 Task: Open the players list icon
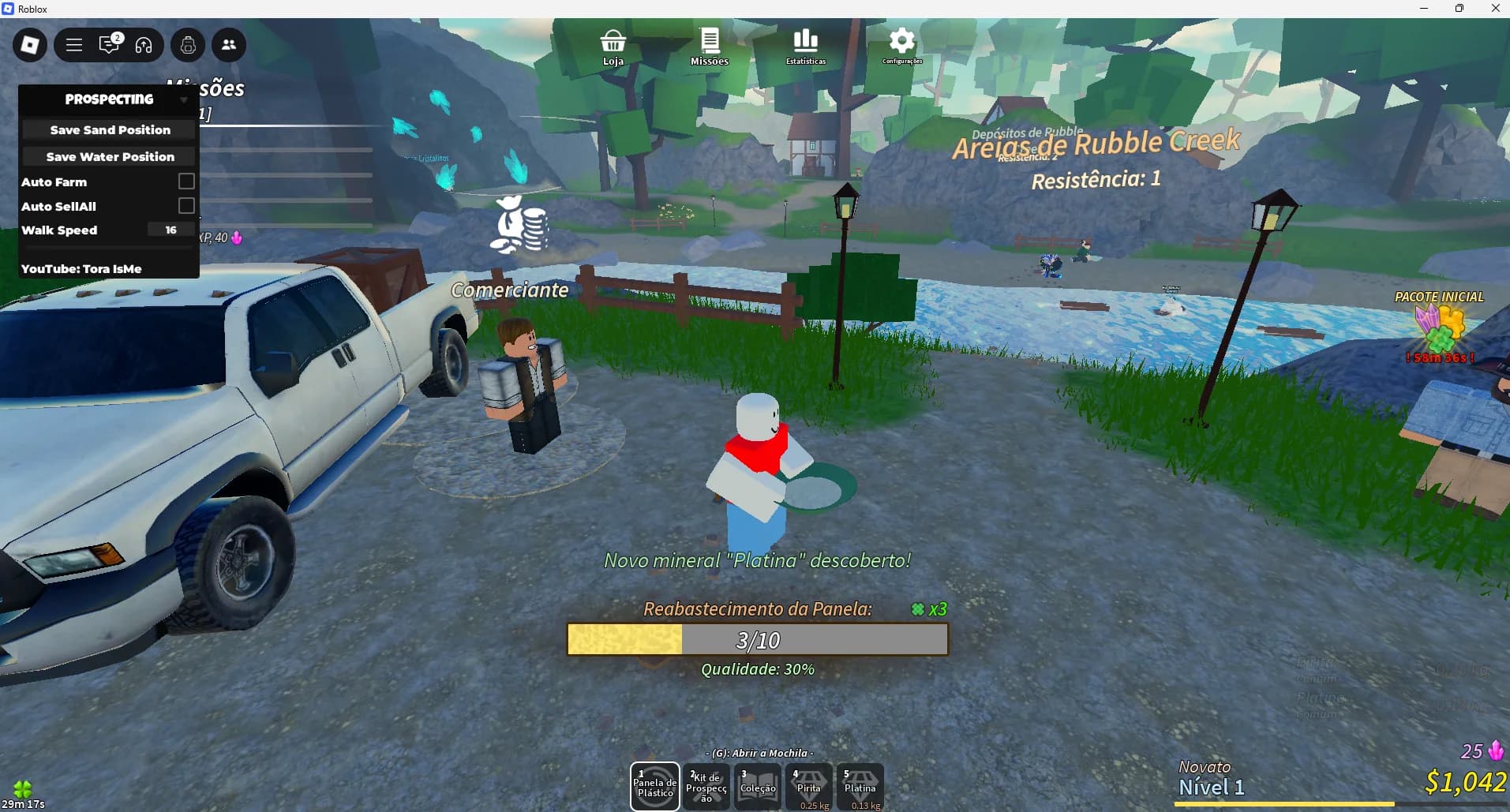tap(229, 45)
